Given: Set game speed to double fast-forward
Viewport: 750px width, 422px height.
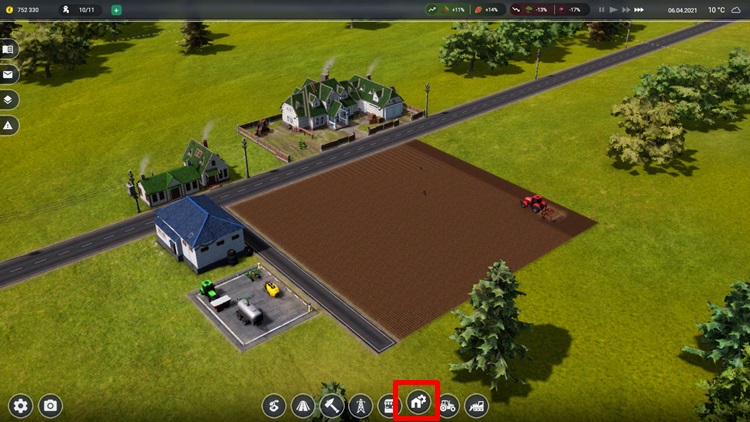Looking at the screenshot, I should [x=626, y=10].
